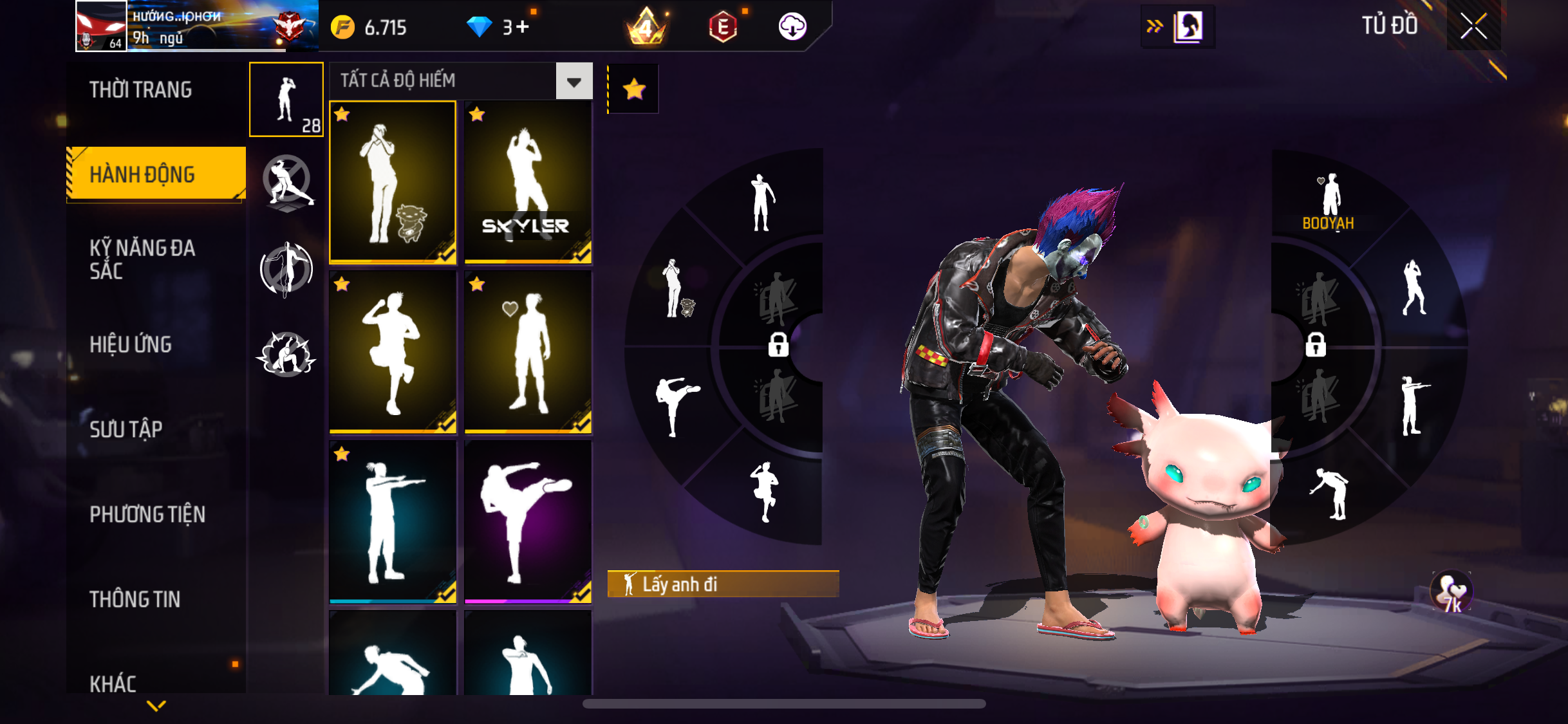Image resolution: width=1568 pixels, height=724 pixels.
Task: Open the Khác category
Action: tap(113, 683)
